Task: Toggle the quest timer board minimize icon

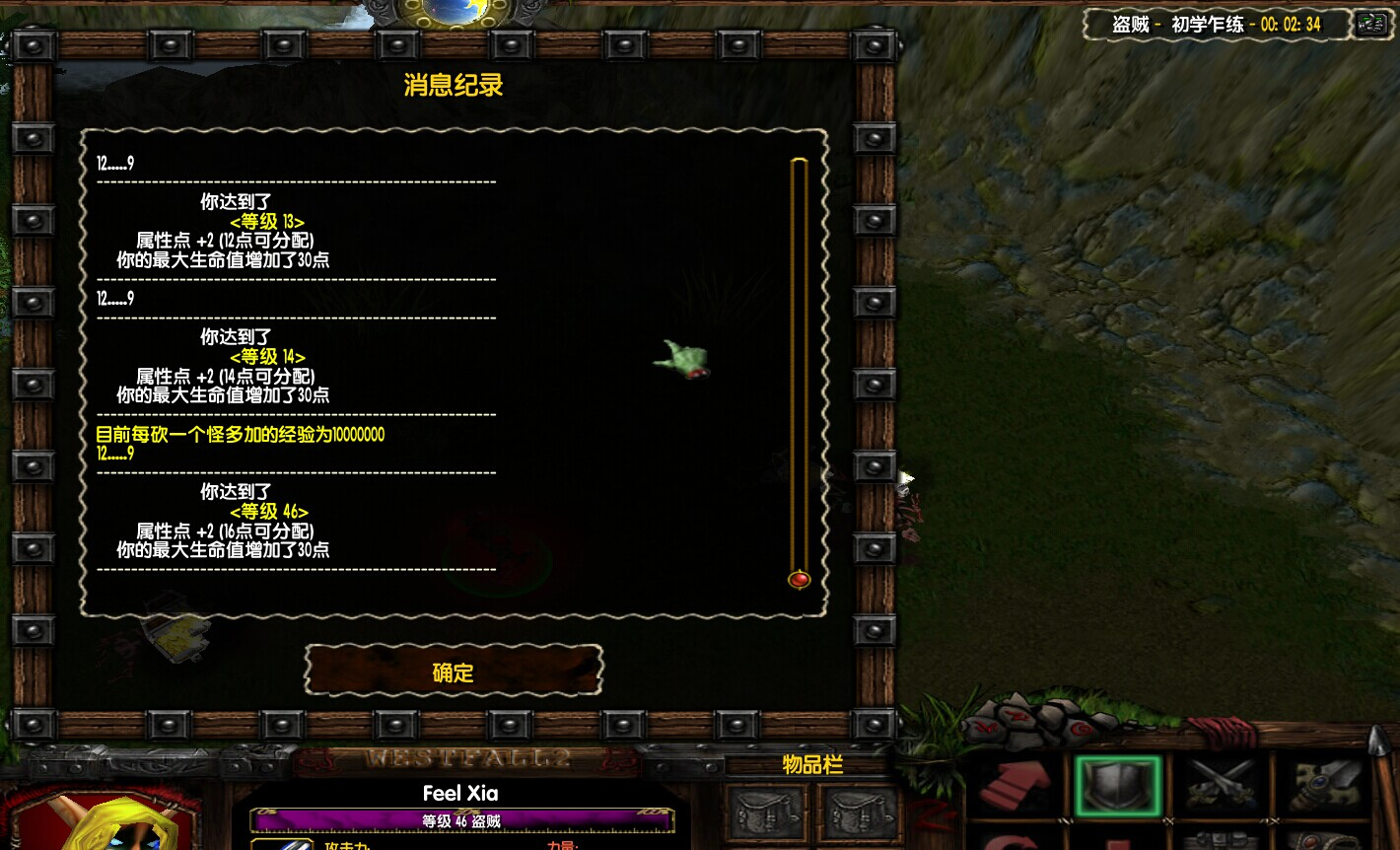Action: tap(1370, 24)
